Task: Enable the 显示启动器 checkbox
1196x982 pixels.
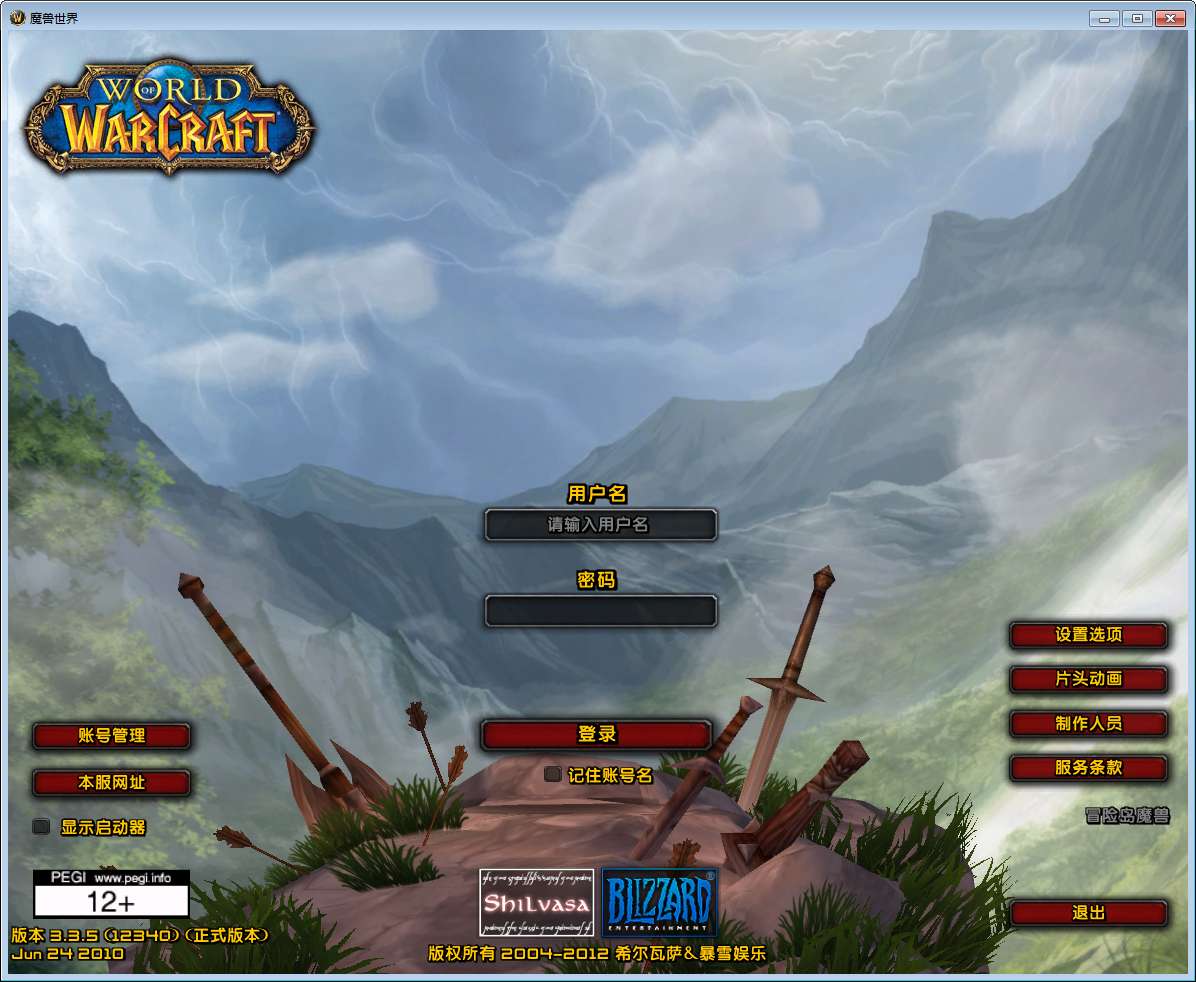Action: tap(41, 827)
